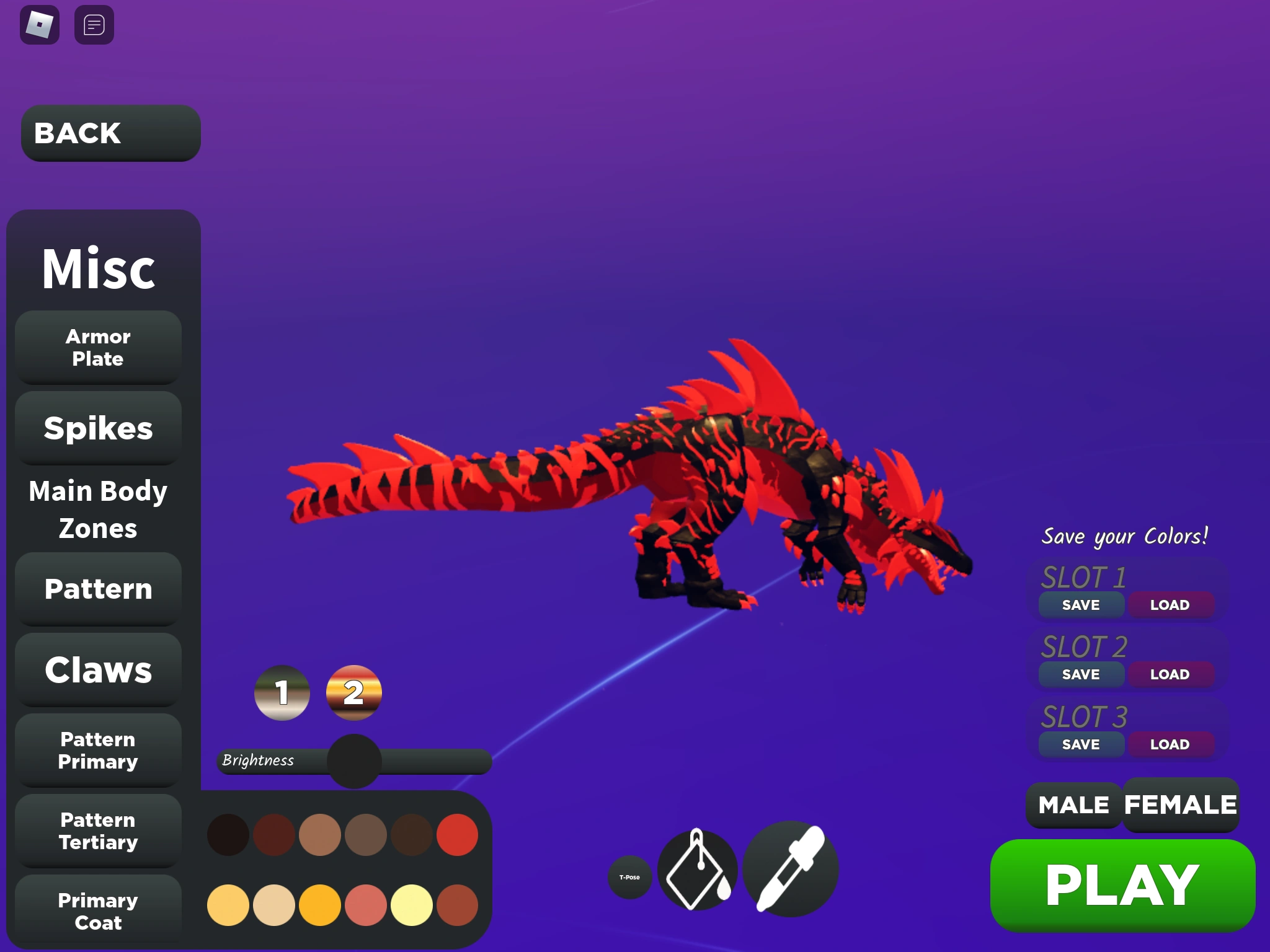Select MALE body type
The height and width of the screenshot is (952, 1270).
[1073, 805]
